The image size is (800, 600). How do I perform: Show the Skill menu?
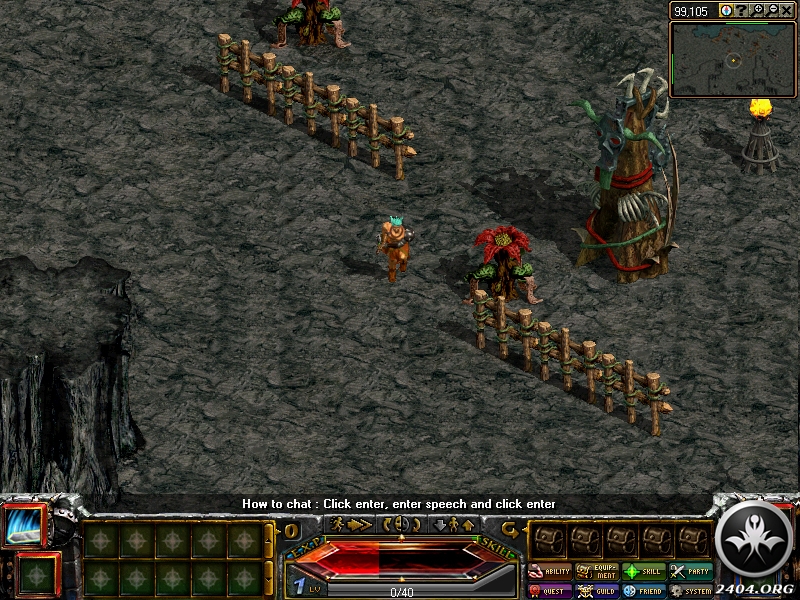(645, 572)
